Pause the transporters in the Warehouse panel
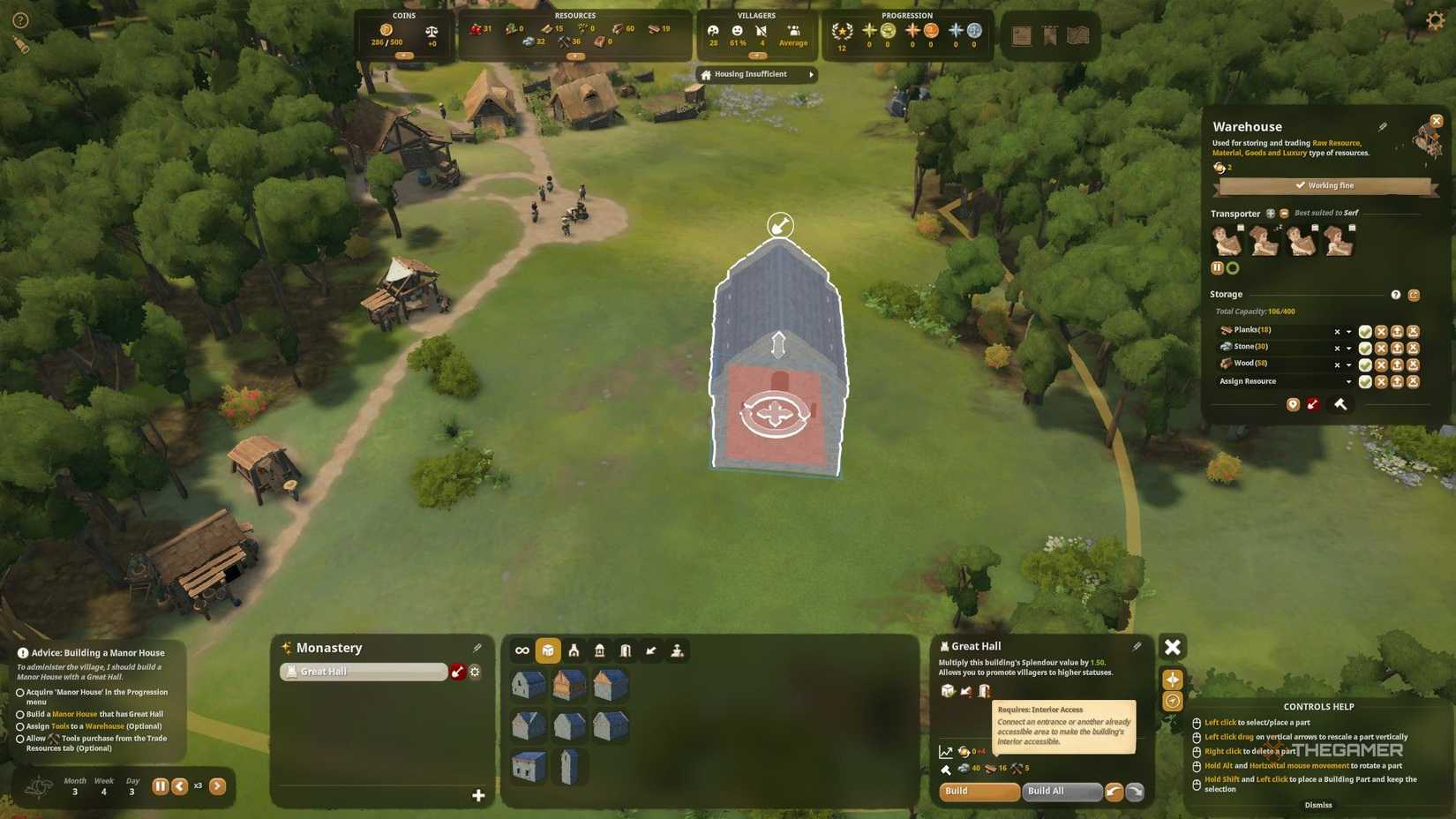The width and height of the screenshot is (1456, 819). click(1218, 267)
